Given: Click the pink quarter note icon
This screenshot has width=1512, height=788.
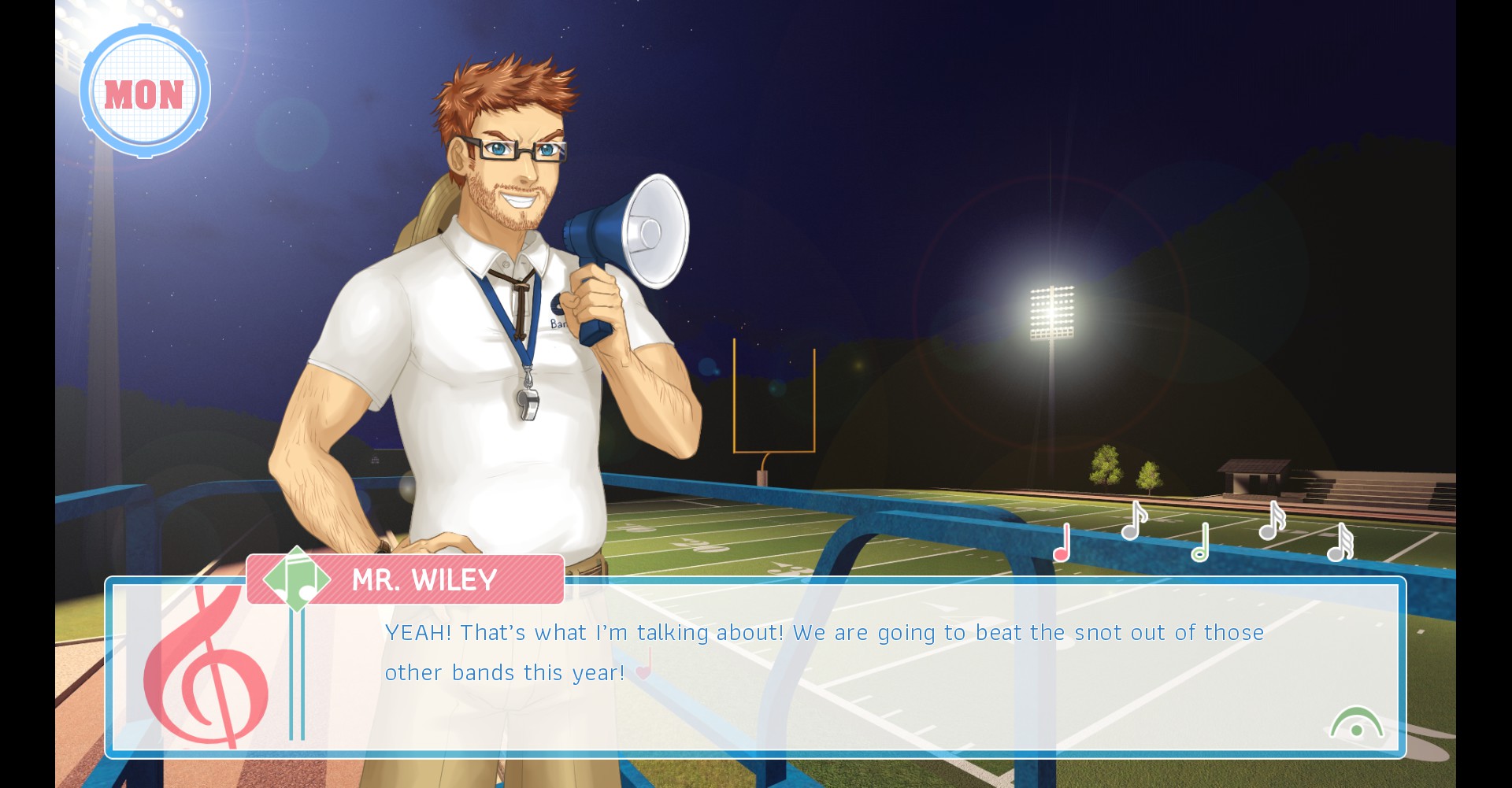Looking at the screenshot, I should tap(1062, 542).
